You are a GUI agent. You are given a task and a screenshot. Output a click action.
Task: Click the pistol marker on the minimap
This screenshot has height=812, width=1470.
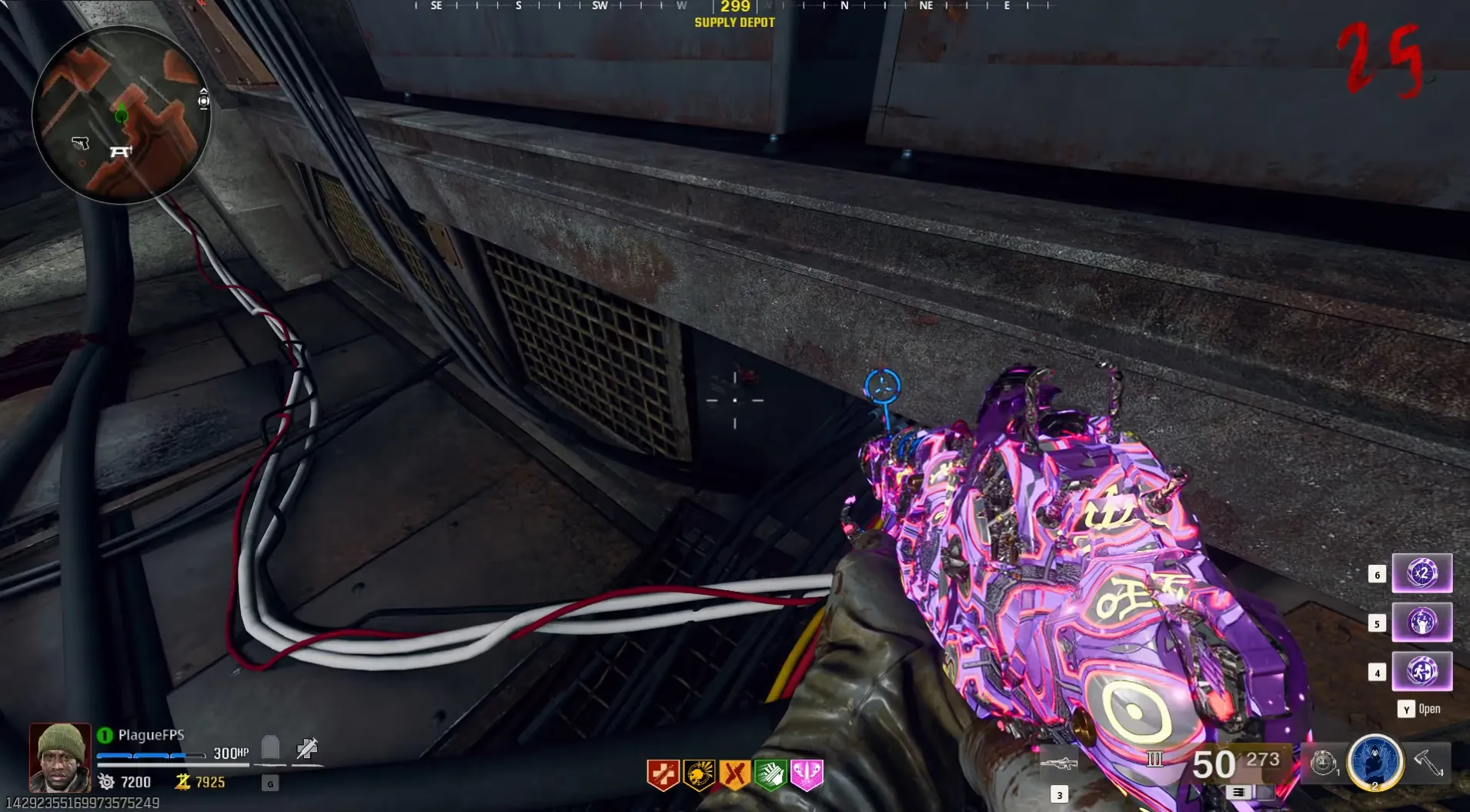click(x=81, y=143)
